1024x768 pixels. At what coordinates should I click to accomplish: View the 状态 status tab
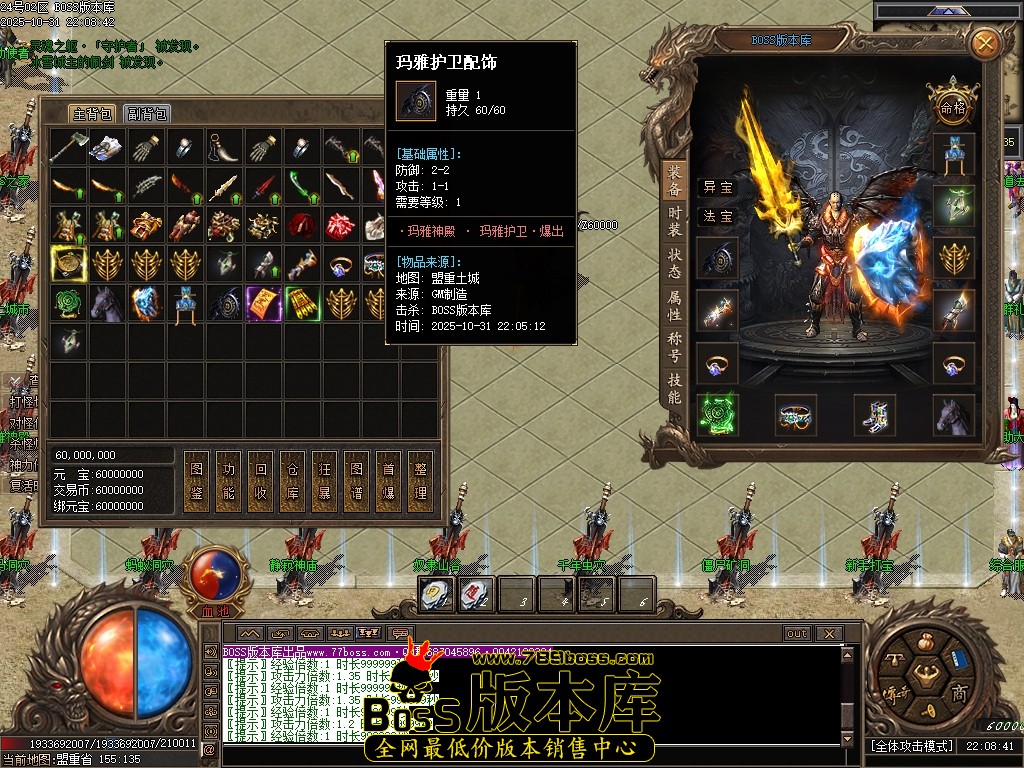[675, 263]
